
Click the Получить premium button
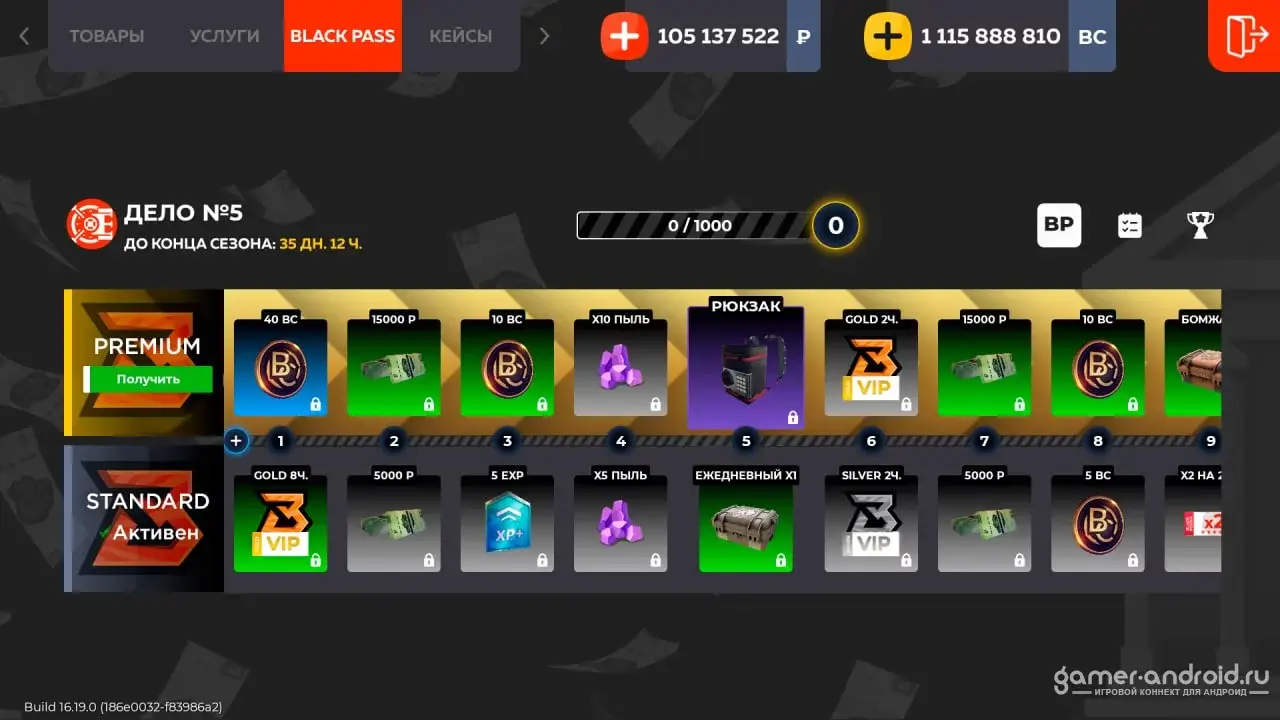[148, 379]
